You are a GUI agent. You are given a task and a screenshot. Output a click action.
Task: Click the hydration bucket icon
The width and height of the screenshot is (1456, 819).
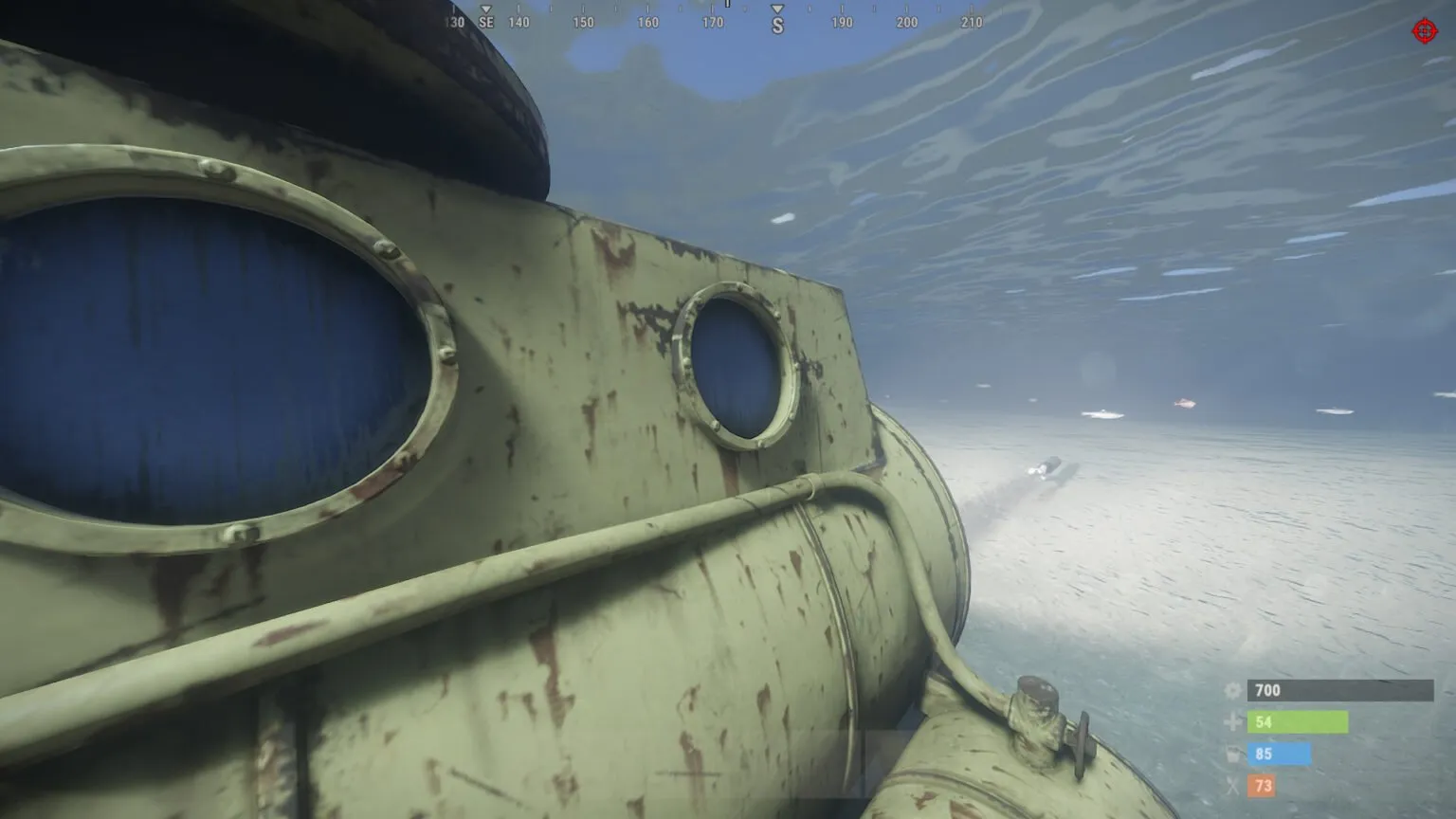(x=1232, y=755)
